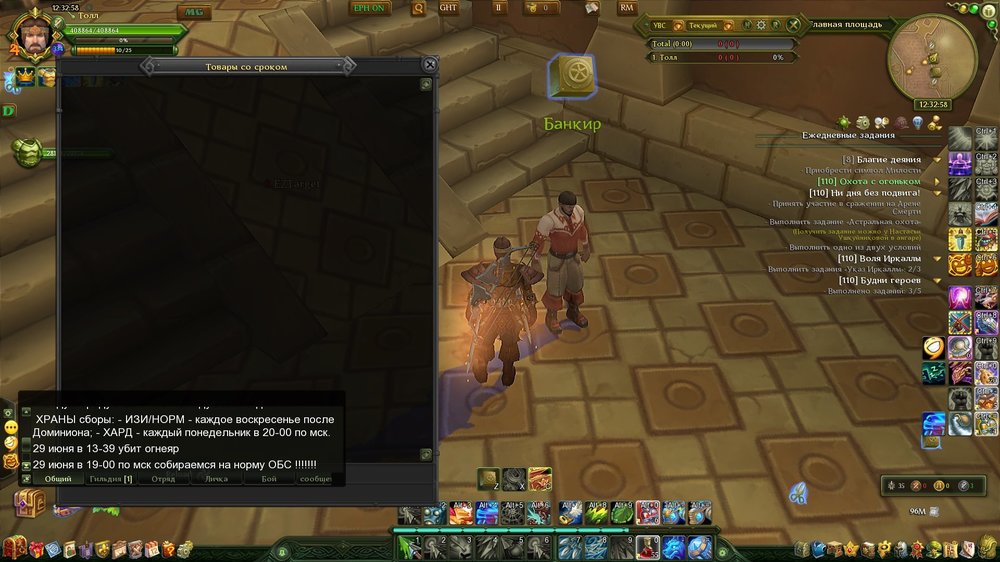This screenshot has width=1000, height=562.
Task: Toggle the Текущий dropdown in damage meter
Action: 702,25
